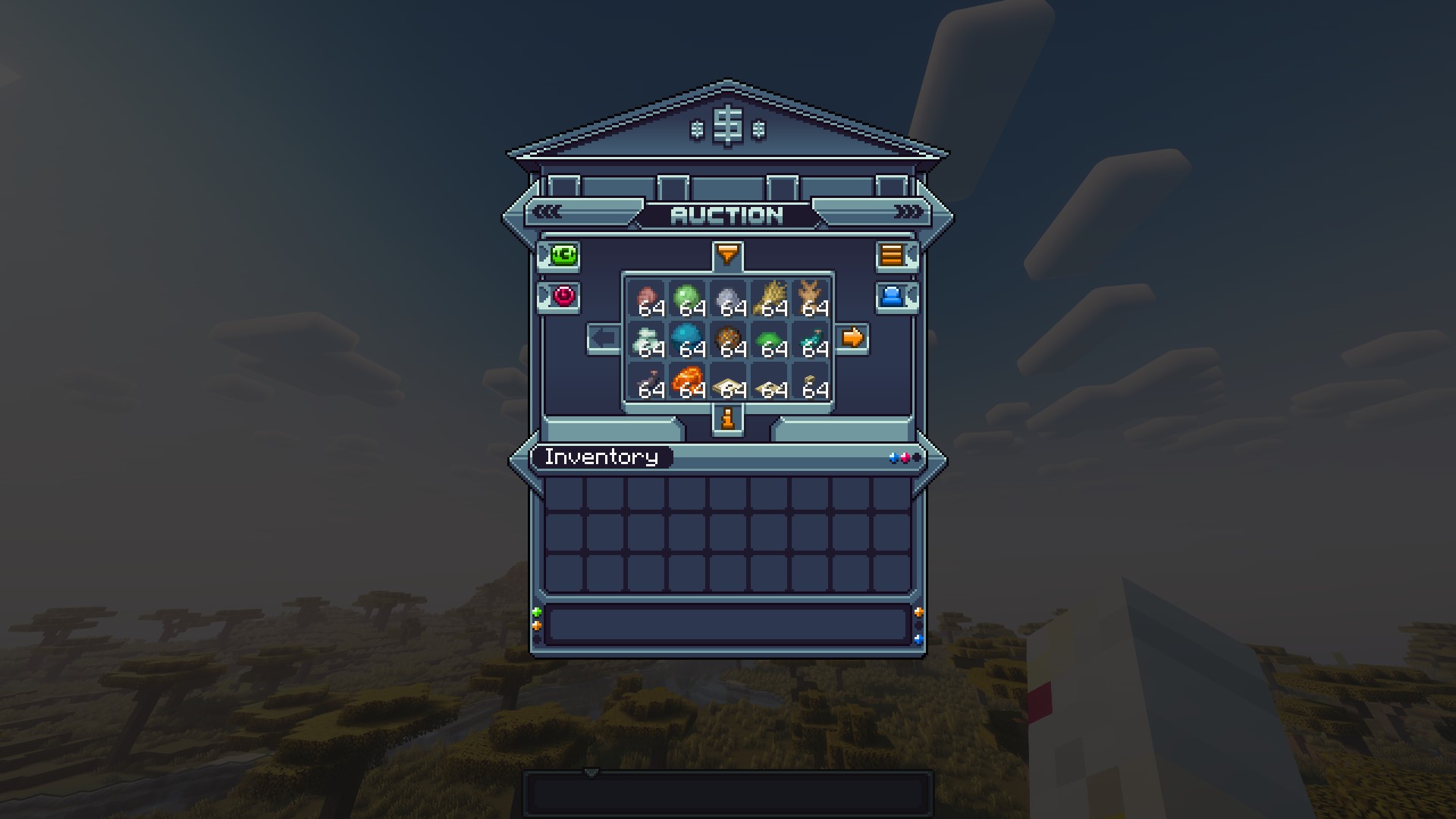
Task: Show the orange info button
Action: pyautogui.click(x=728, y=419)
